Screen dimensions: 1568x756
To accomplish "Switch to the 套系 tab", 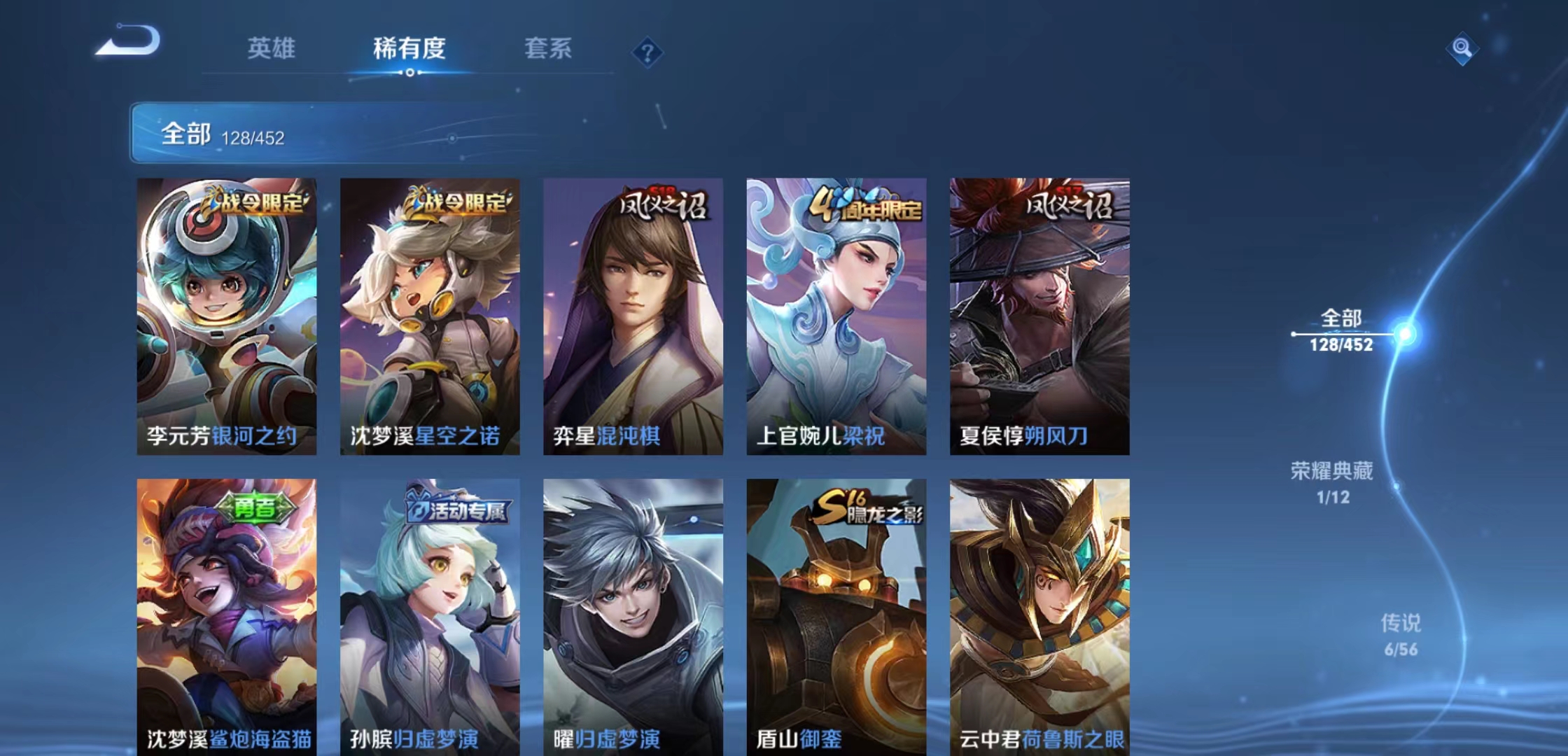I will [549, 49].
